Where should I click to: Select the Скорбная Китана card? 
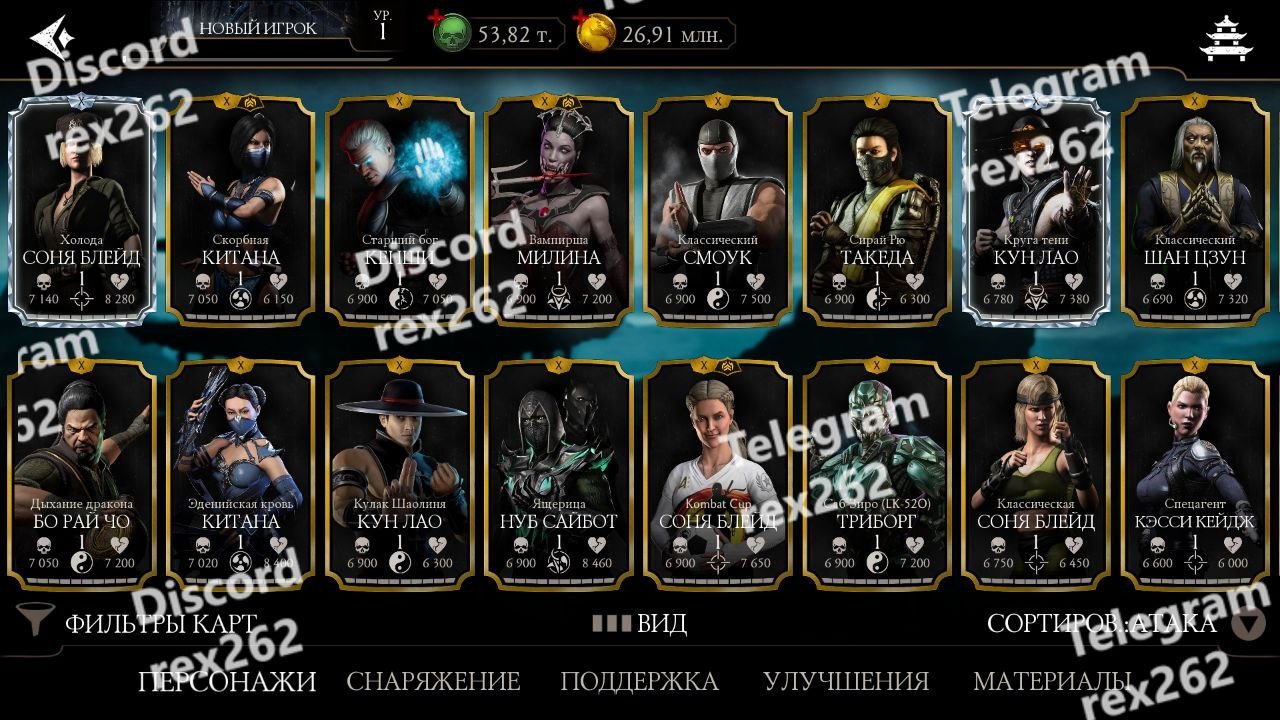240,210
